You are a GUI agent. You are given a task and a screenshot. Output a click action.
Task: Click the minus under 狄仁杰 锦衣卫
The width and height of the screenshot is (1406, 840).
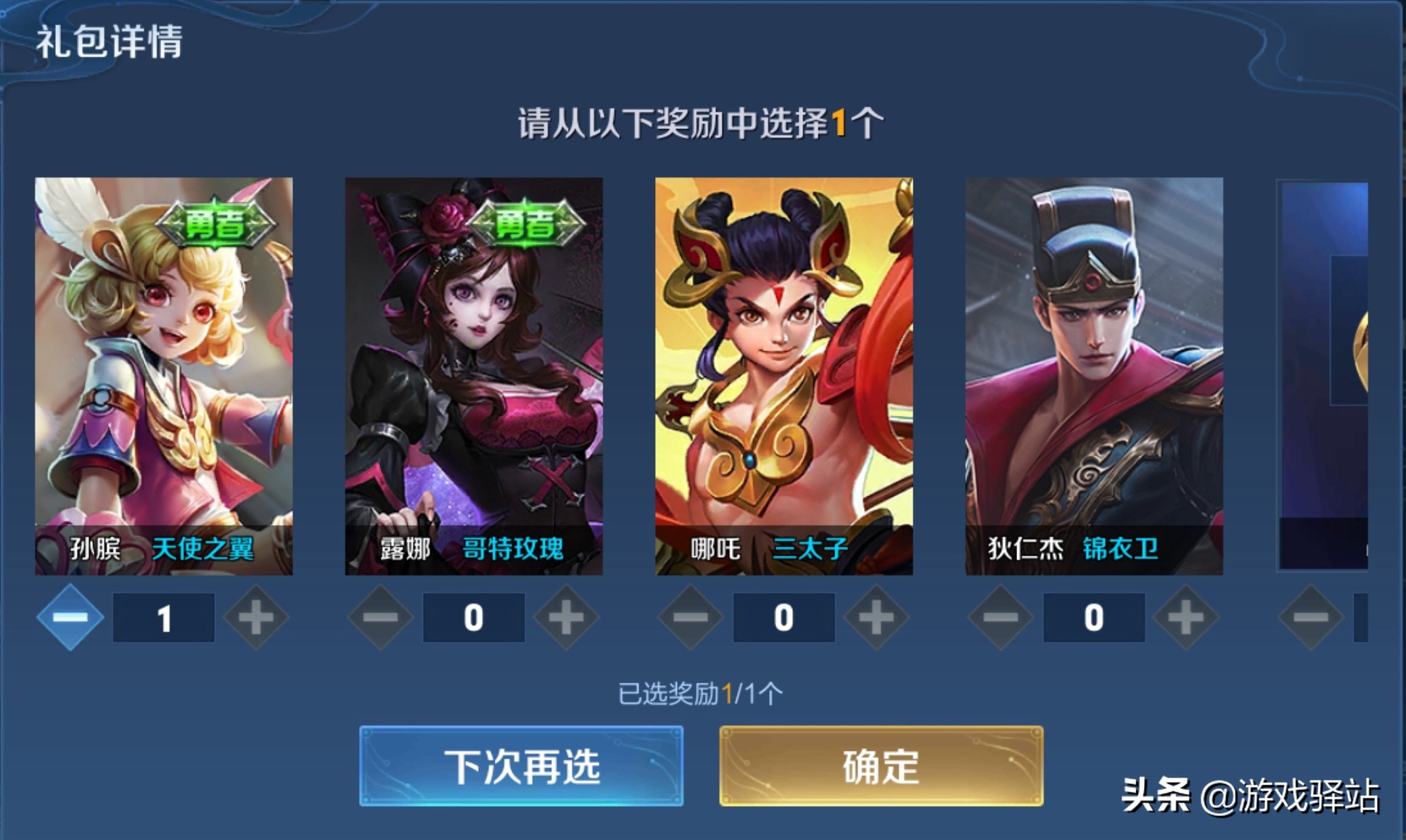click(1000, 617)
